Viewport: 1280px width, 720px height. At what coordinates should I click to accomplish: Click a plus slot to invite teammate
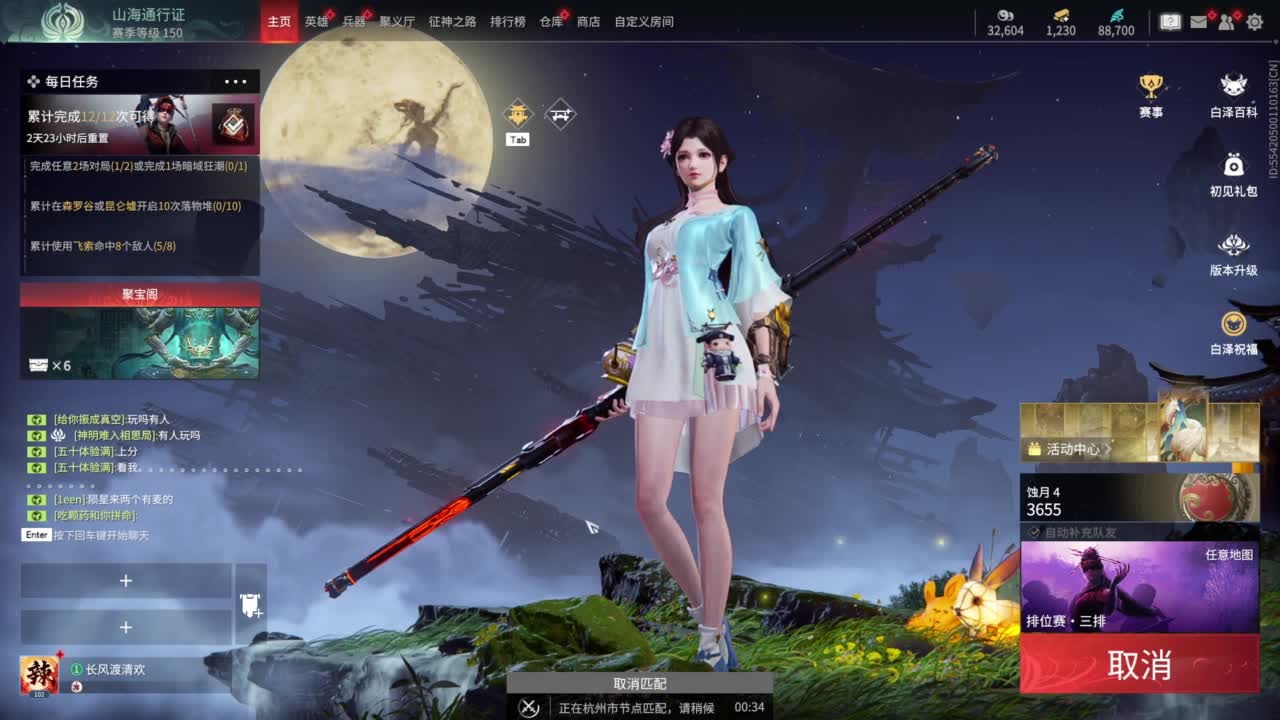point(126,580)
